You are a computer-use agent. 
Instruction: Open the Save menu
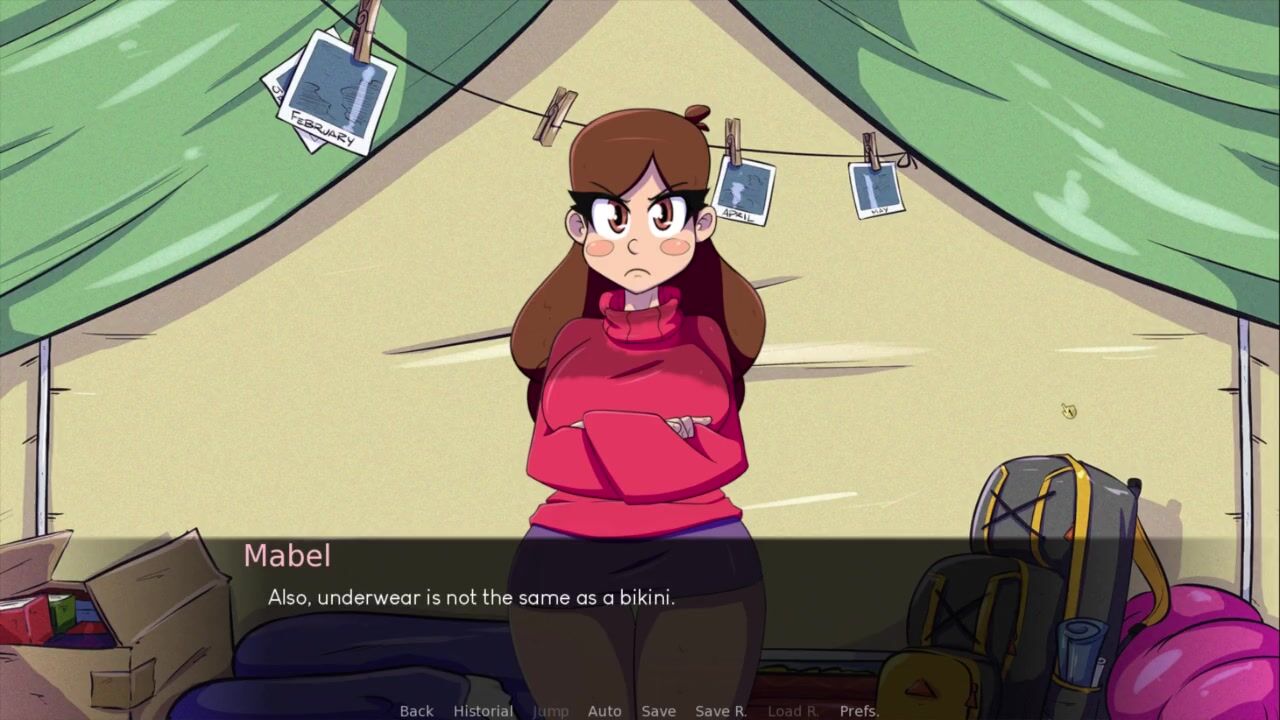coord(658,711)
